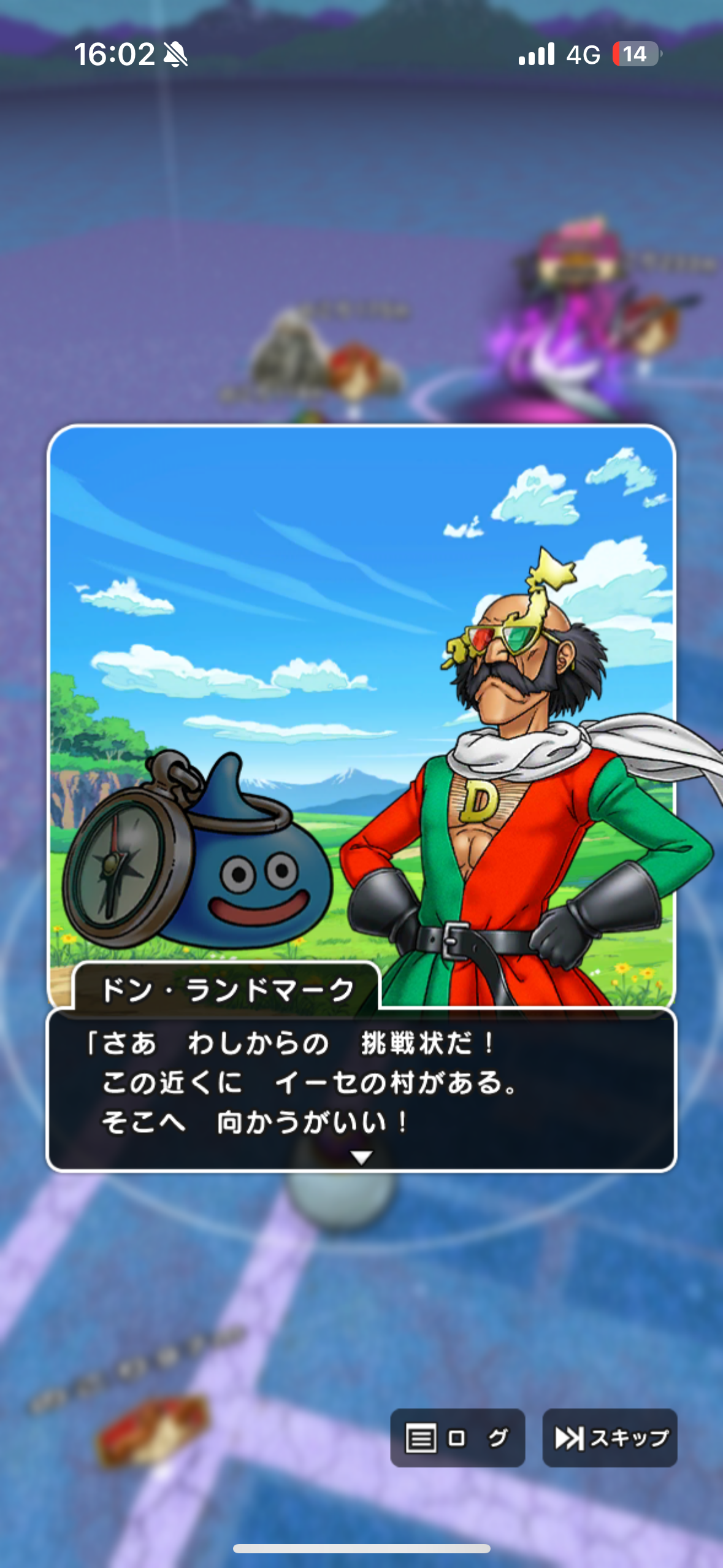
Task: Open the ログ dialogue log
Action: (x=457, y=1437)
